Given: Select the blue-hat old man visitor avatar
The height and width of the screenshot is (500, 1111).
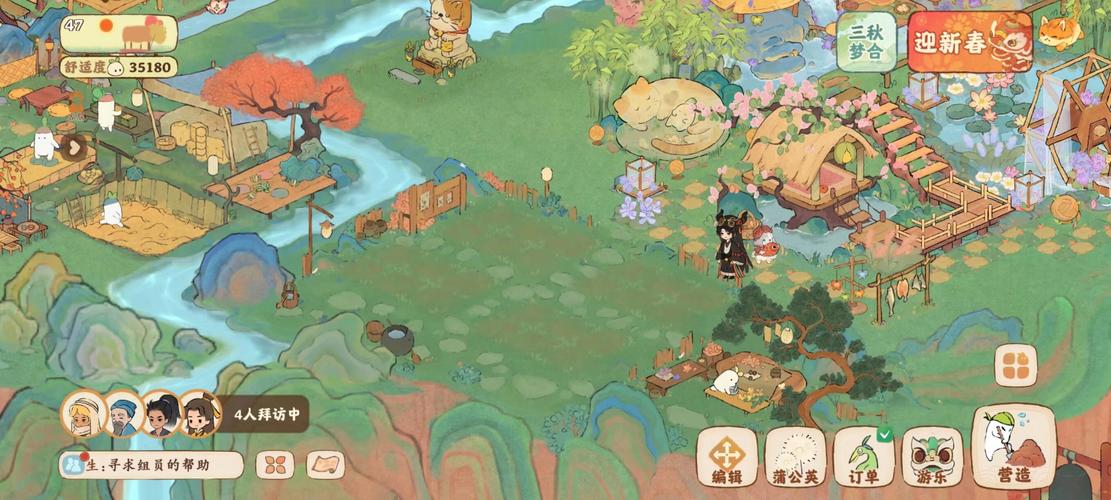Looking at the screenshot, I should tap(123, 413).
